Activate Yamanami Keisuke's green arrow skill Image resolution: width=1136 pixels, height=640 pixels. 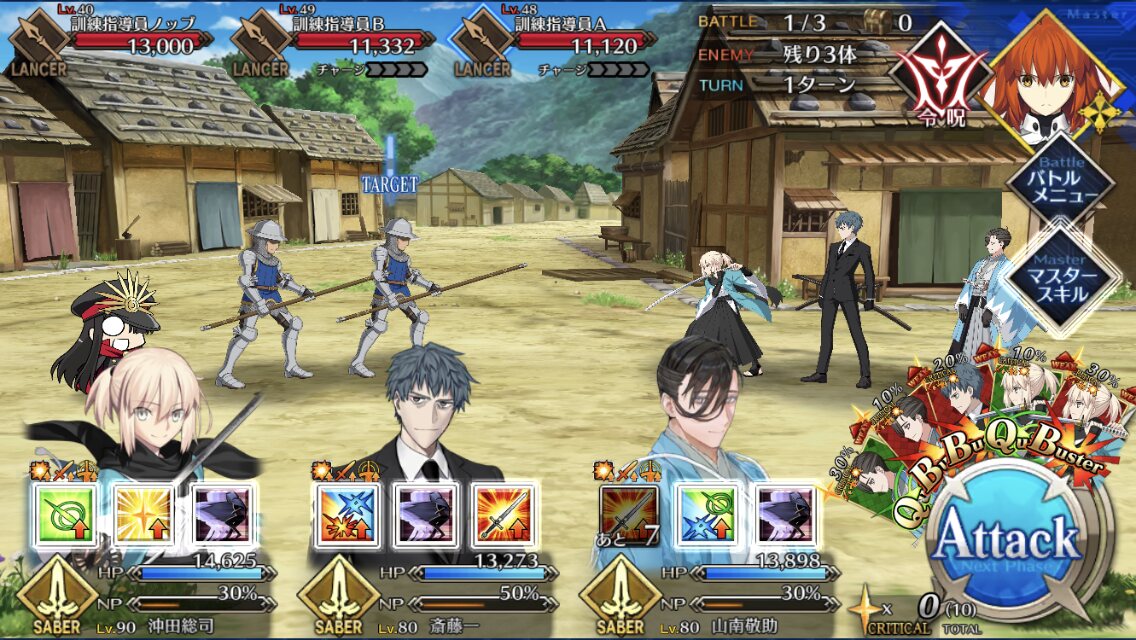coord(707,515)
